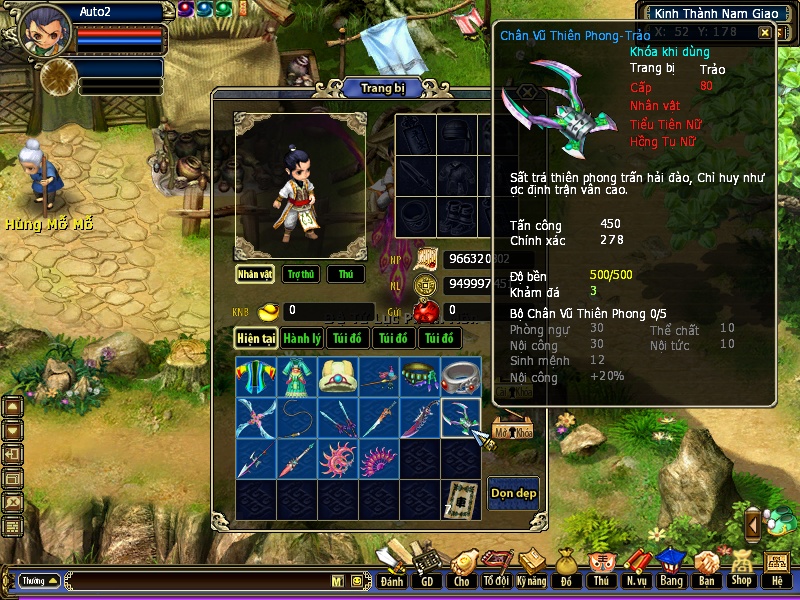Click the smiley emoticon button in chat bar
Image resolution: width=800 pixels, height=600 pixels.
click(355, 581)
